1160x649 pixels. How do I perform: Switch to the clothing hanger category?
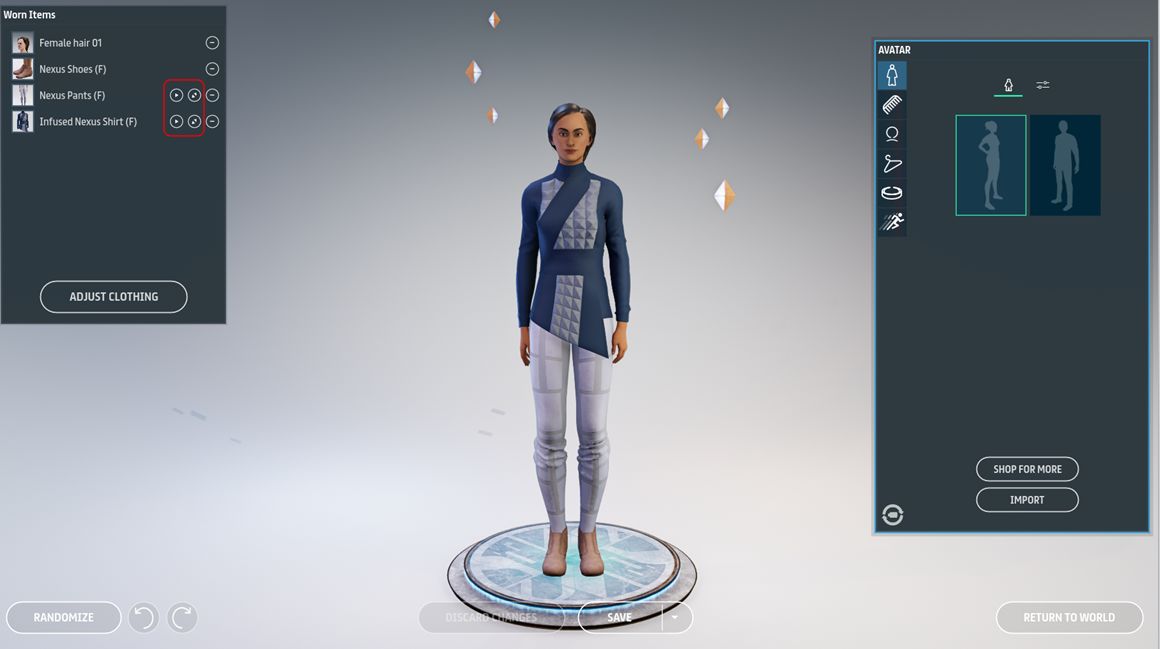892,164
